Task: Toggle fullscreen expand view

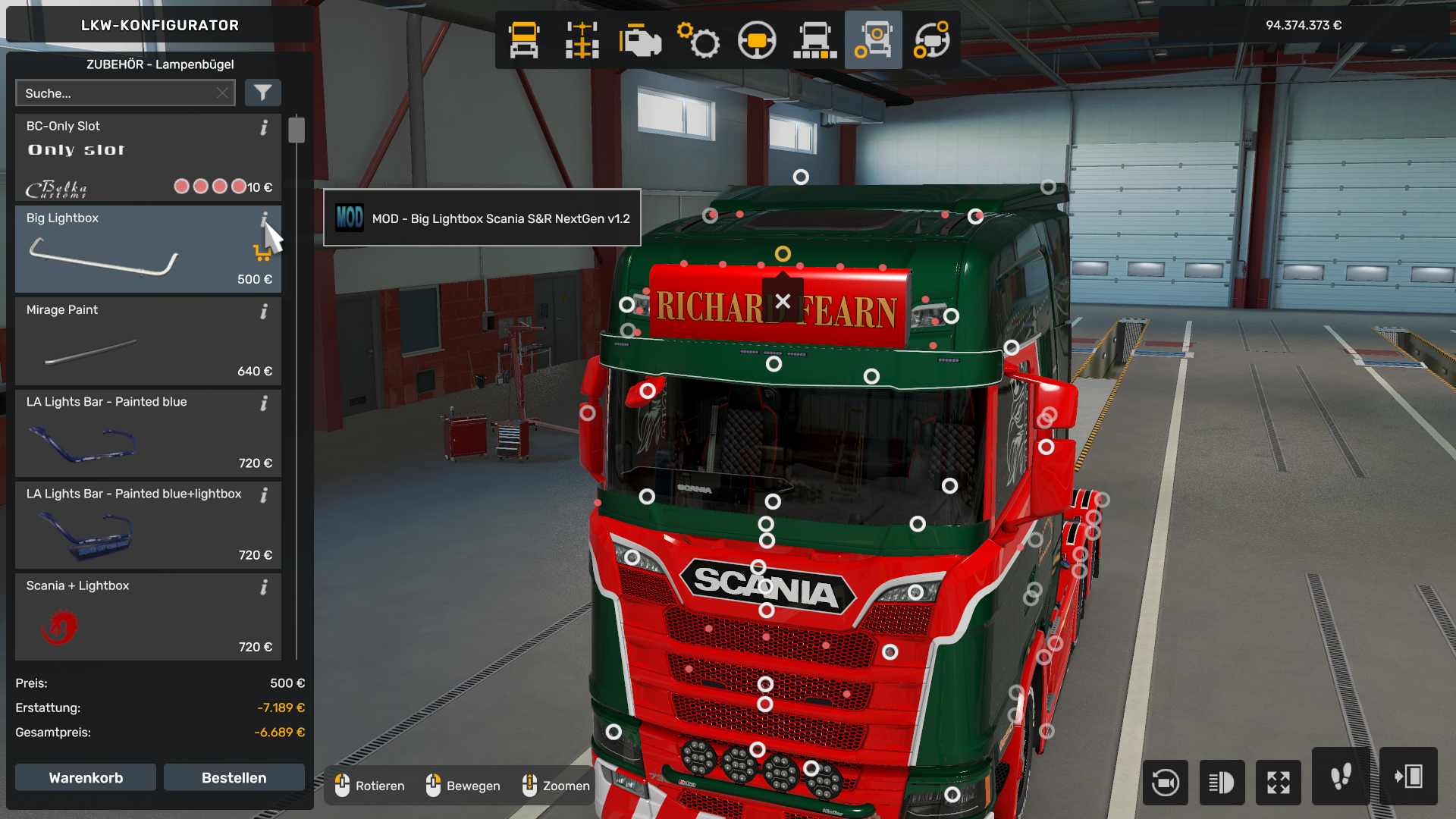Action: pos(1279,782)
